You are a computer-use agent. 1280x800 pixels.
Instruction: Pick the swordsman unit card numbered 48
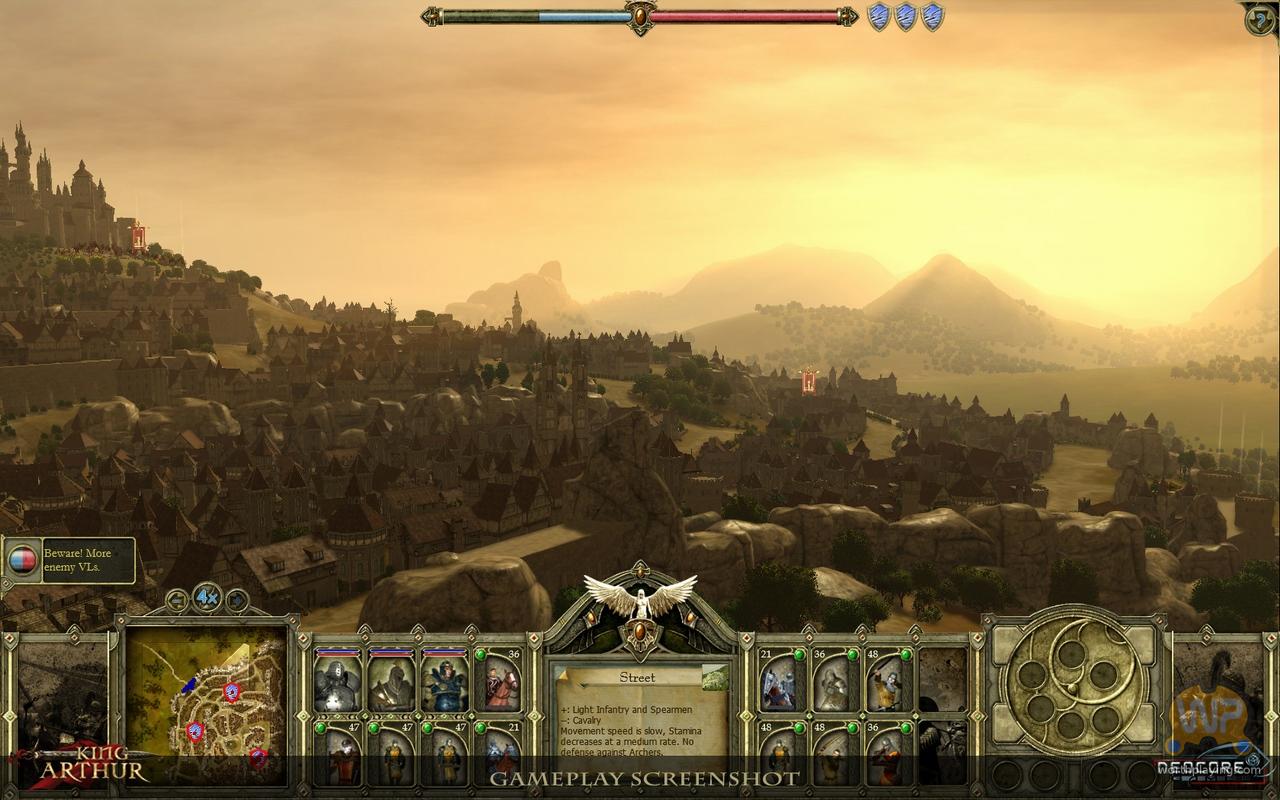[x=887, y=680]
